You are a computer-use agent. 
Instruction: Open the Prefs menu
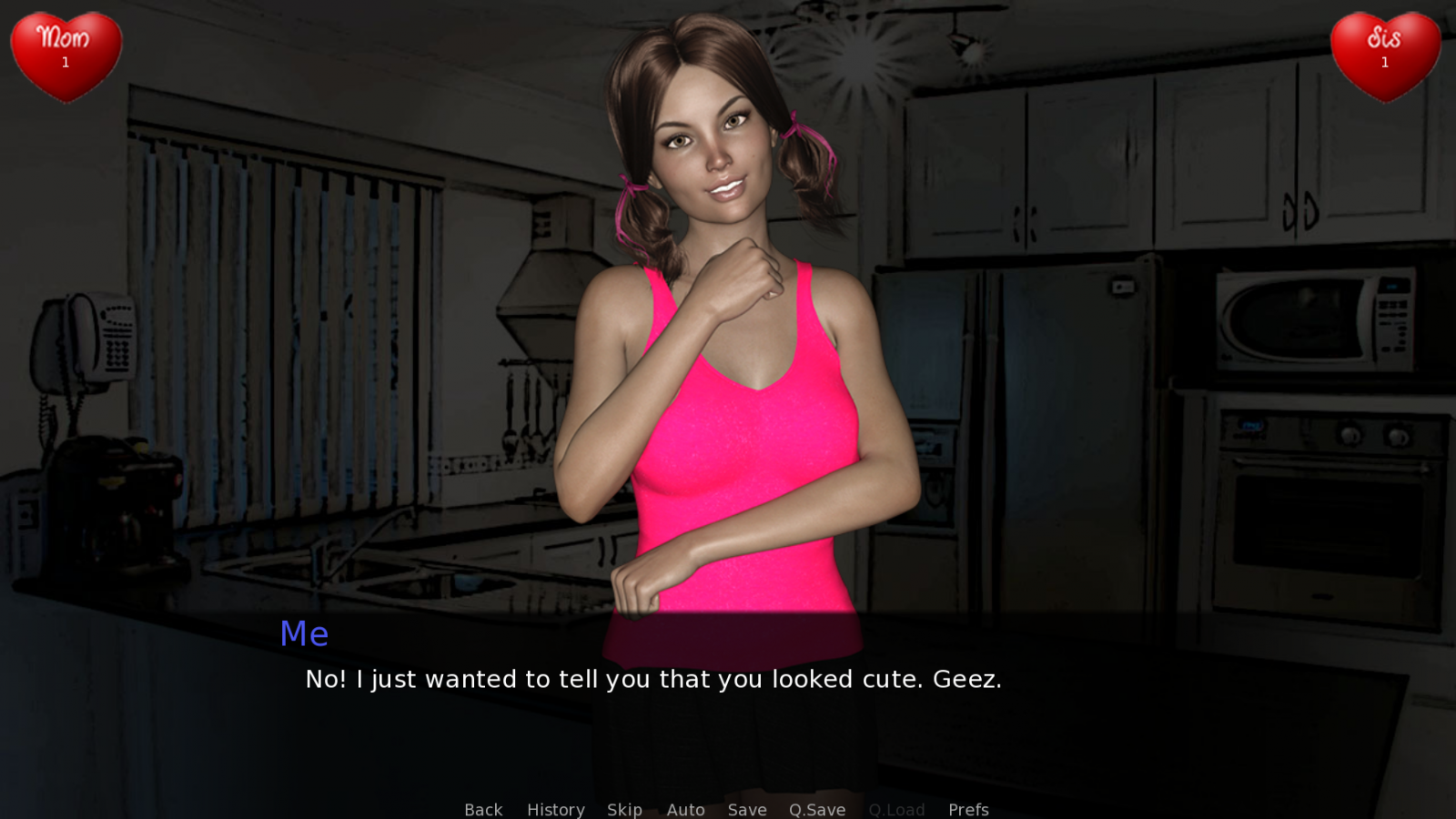(968, 809)
